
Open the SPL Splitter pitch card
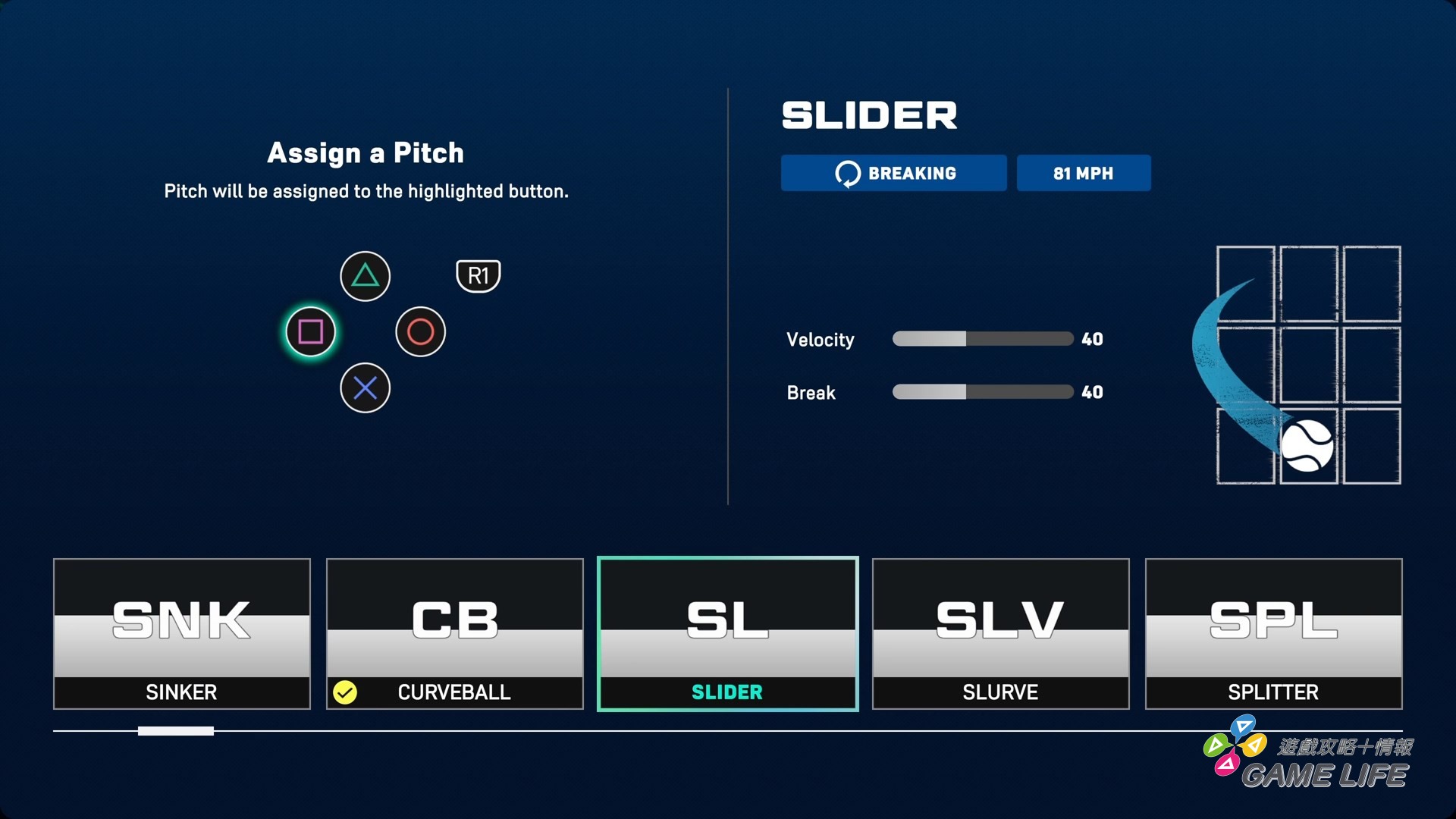pos(1273,633)
